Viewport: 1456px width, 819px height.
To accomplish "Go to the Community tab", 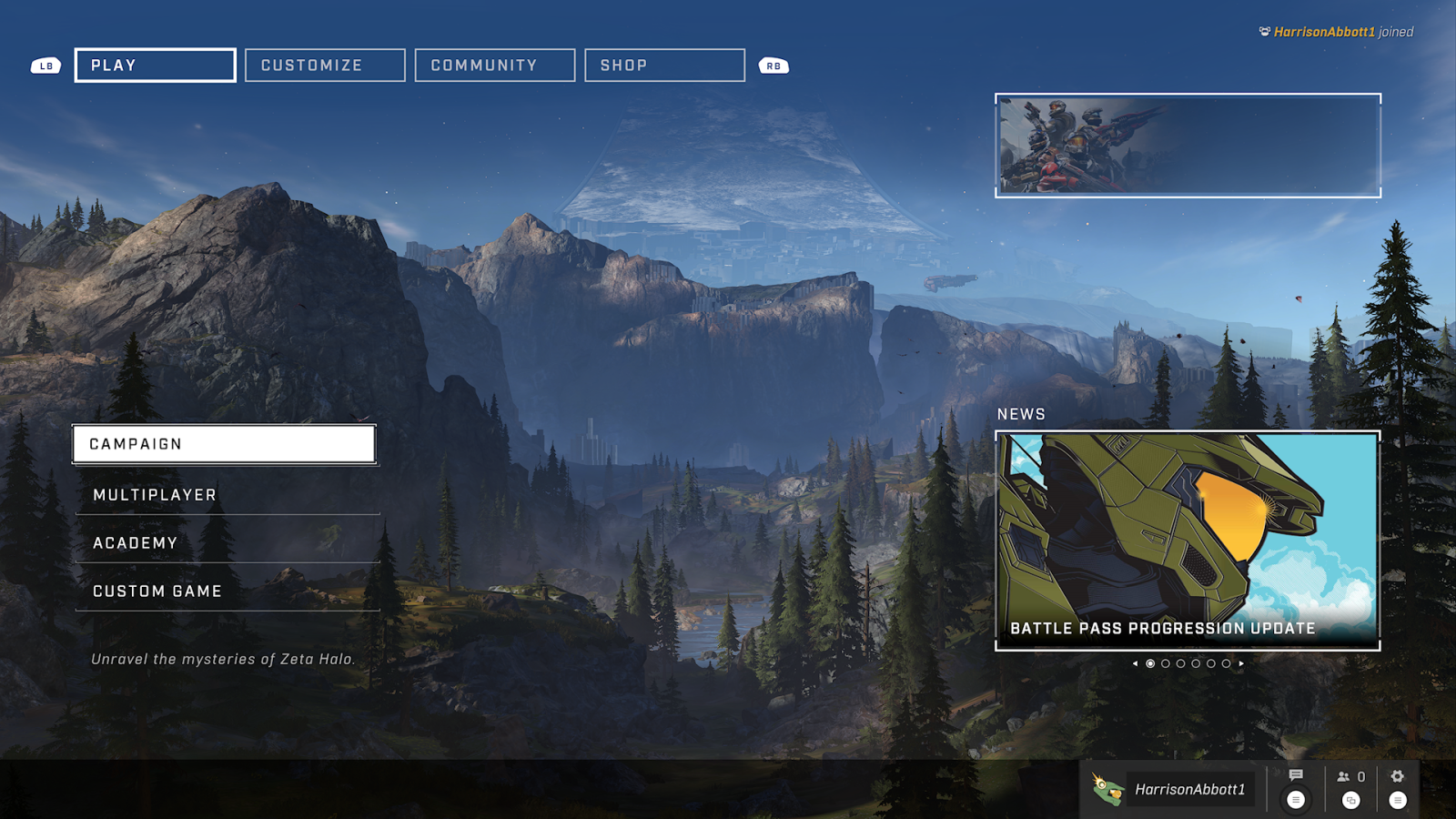I will tap(494, 66).
